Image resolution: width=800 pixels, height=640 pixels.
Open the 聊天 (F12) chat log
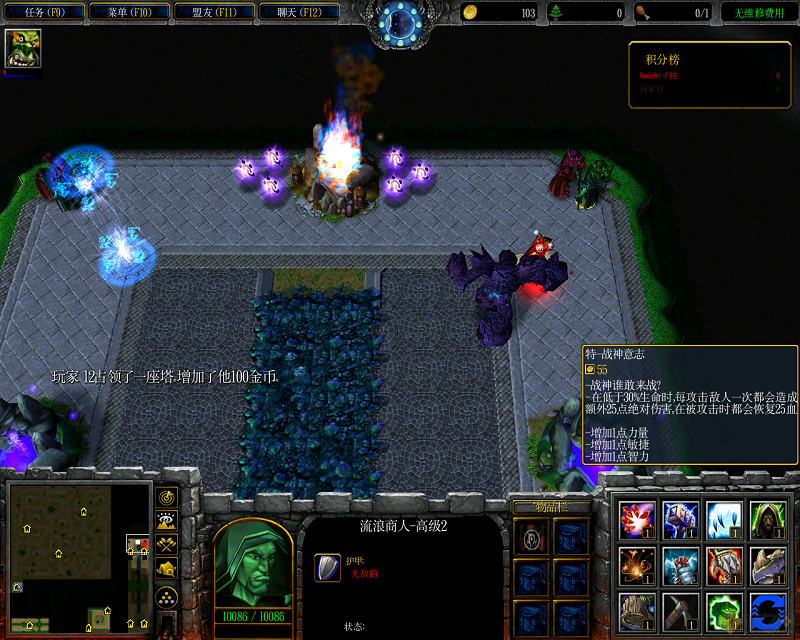pyautogui.click(x=298, y=13)
